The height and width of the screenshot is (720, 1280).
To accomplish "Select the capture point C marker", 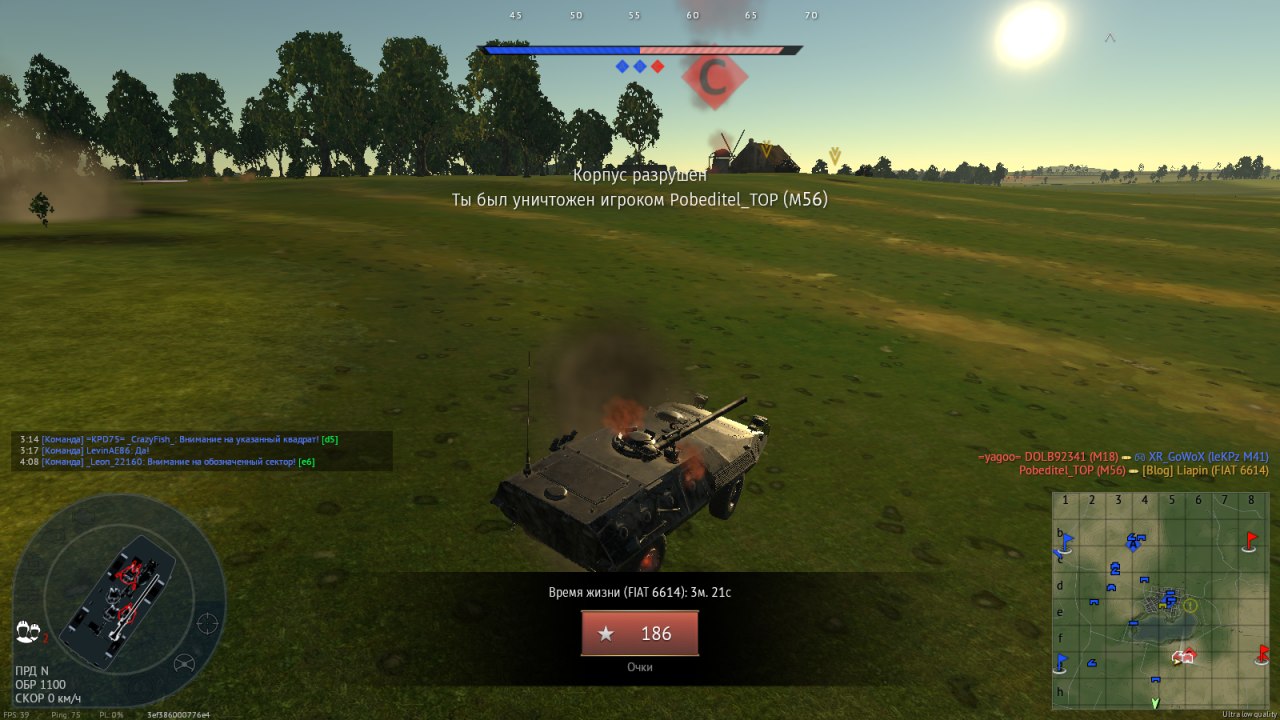I will point(713,80).
